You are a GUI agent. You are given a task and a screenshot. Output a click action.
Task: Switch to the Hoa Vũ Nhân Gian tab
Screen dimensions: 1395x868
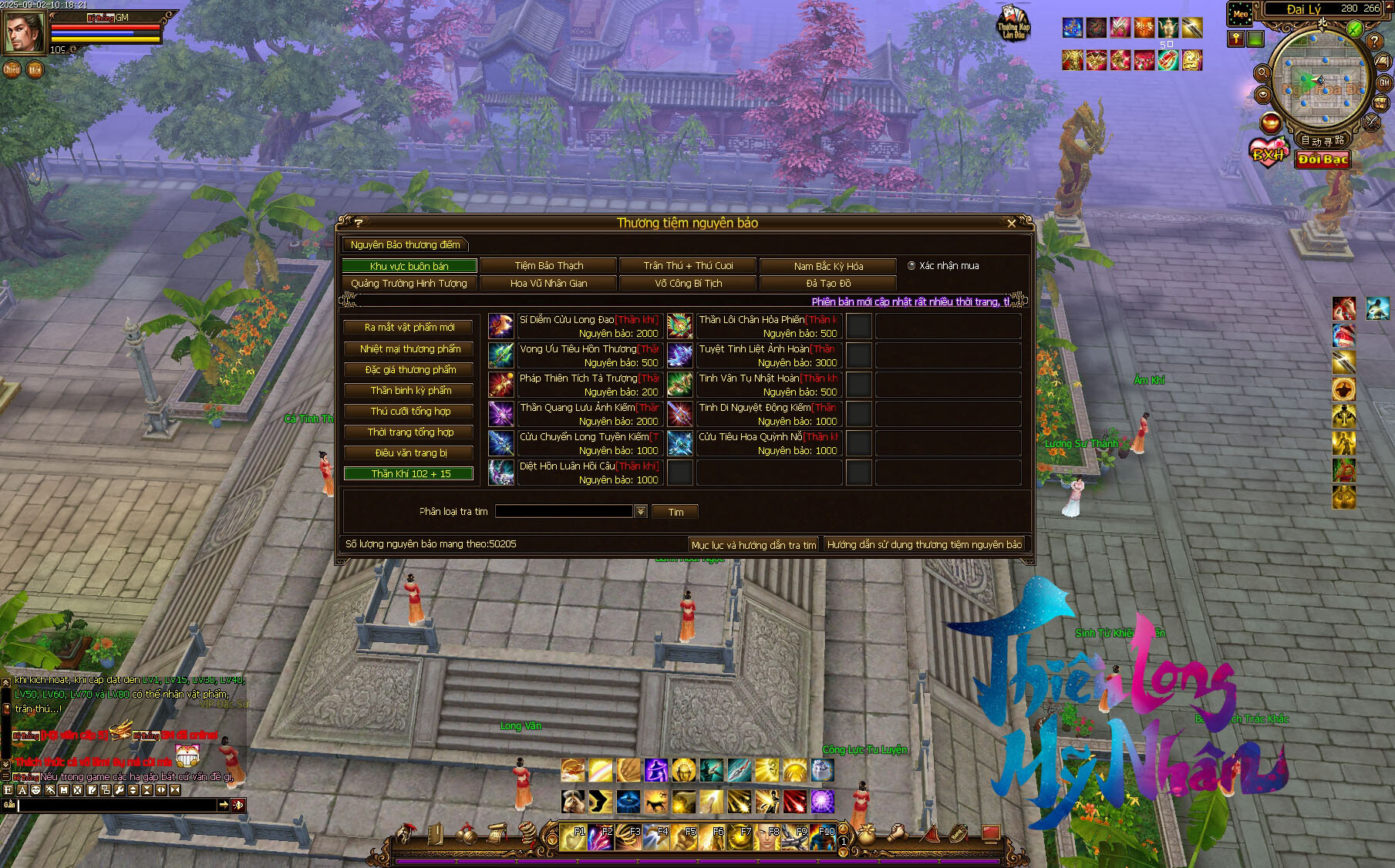(548, 284)
